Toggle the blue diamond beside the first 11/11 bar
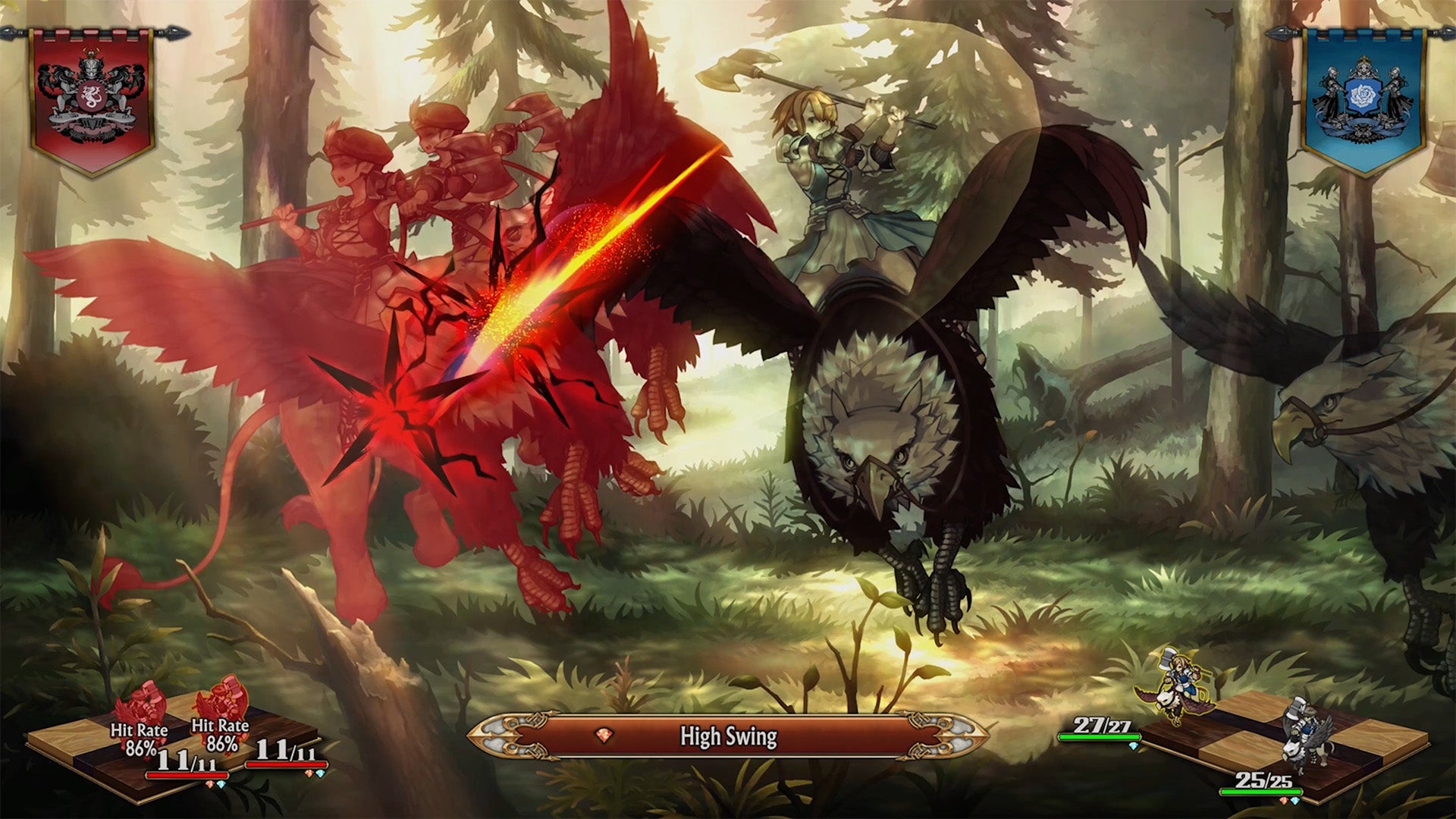 tap(221, 785)
